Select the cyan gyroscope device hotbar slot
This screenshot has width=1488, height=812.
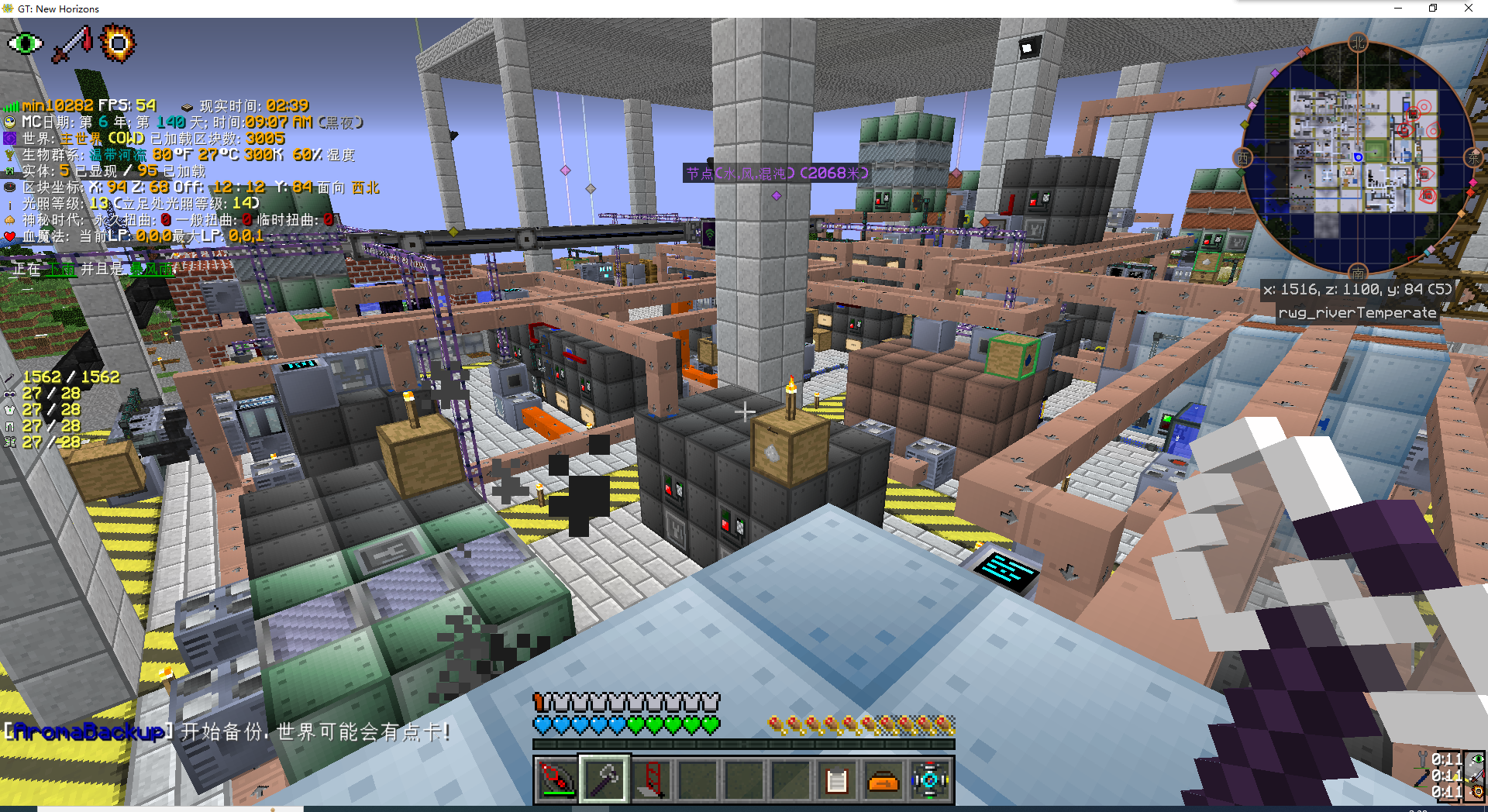[929, 780]
